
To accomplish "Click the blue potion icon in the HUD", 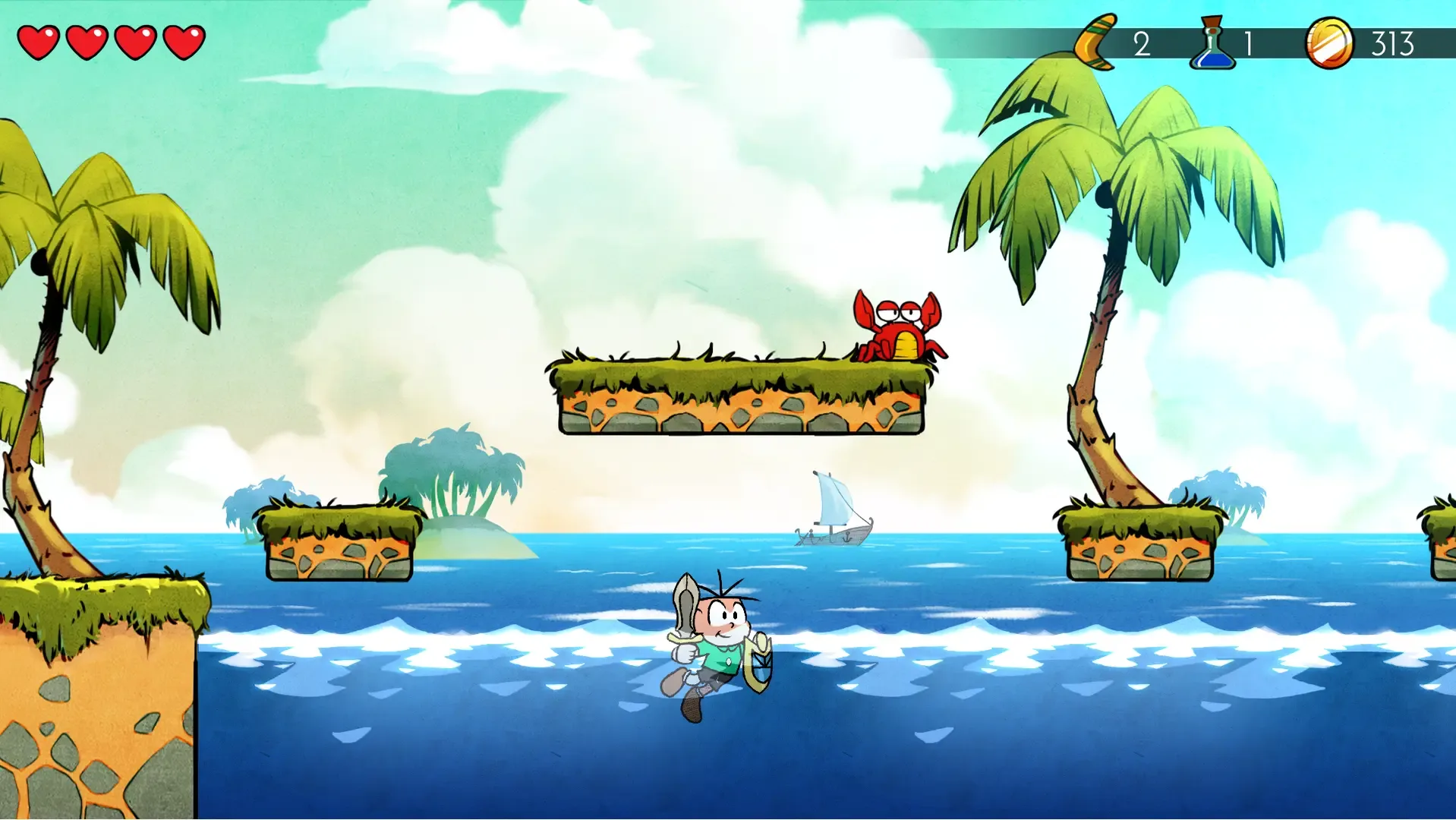I will [1212, 44].
